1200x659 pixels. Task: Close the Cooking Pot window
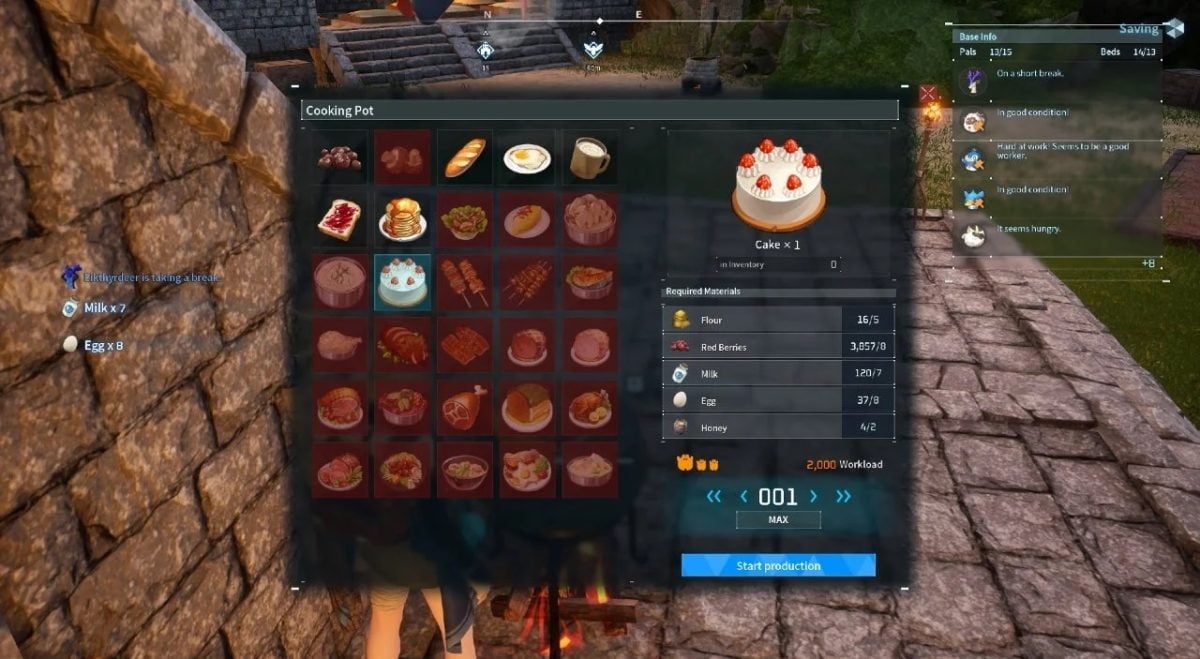tap(928, 94)
